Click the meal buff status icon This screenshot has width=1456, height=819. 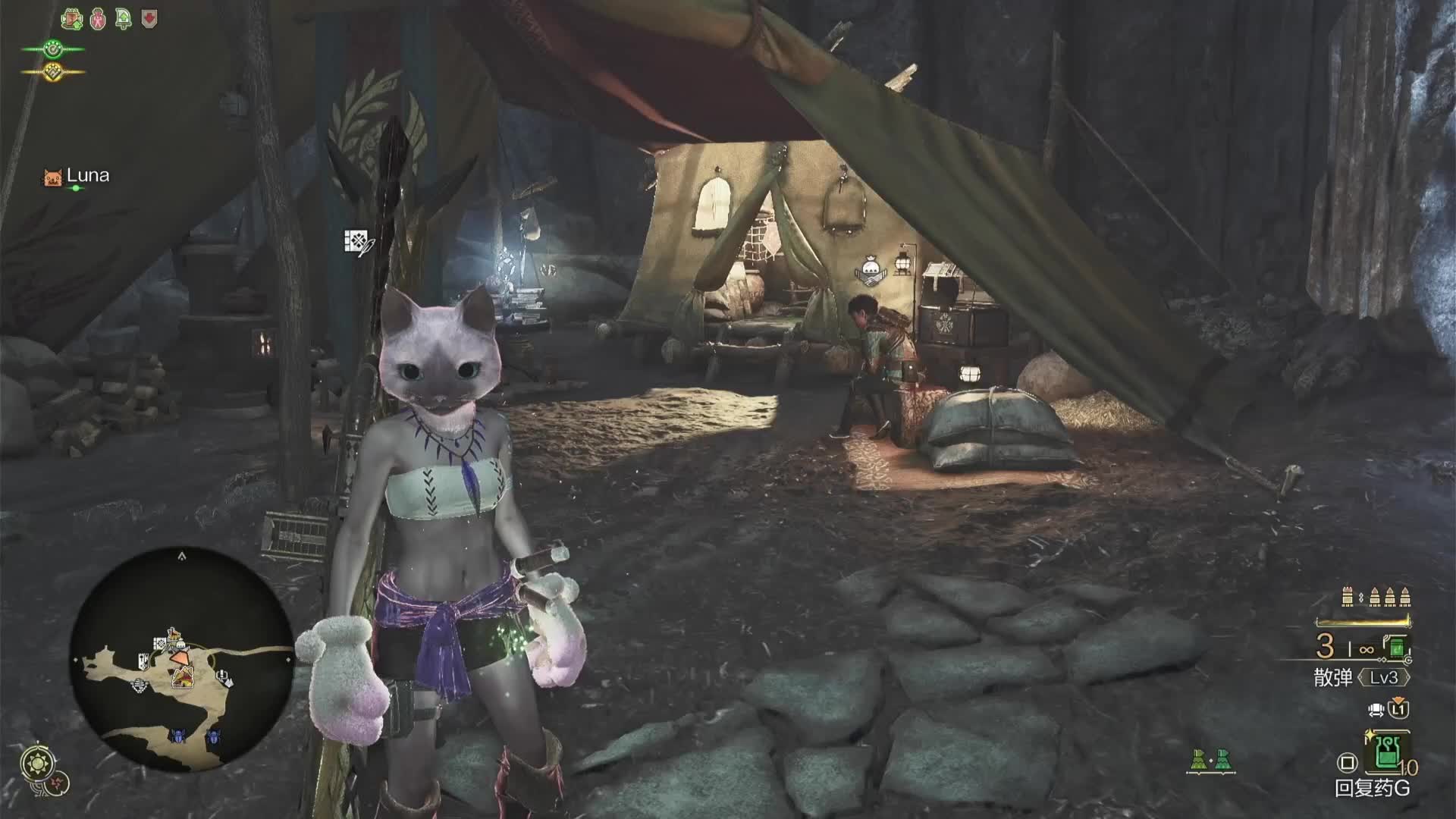pos(72,19)
